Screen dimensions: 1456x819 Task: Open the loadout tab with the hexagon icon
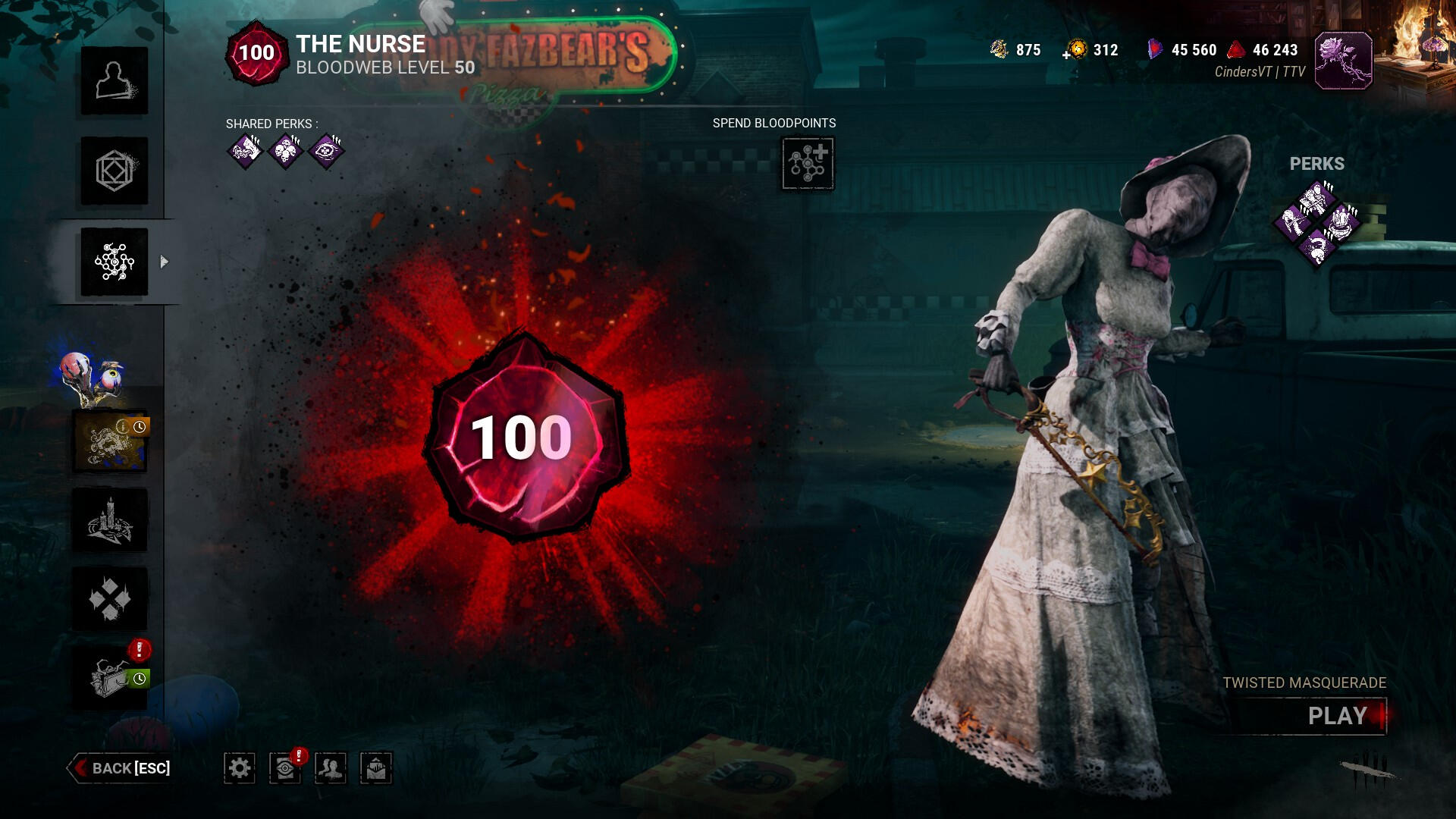(x=115, y=171)
